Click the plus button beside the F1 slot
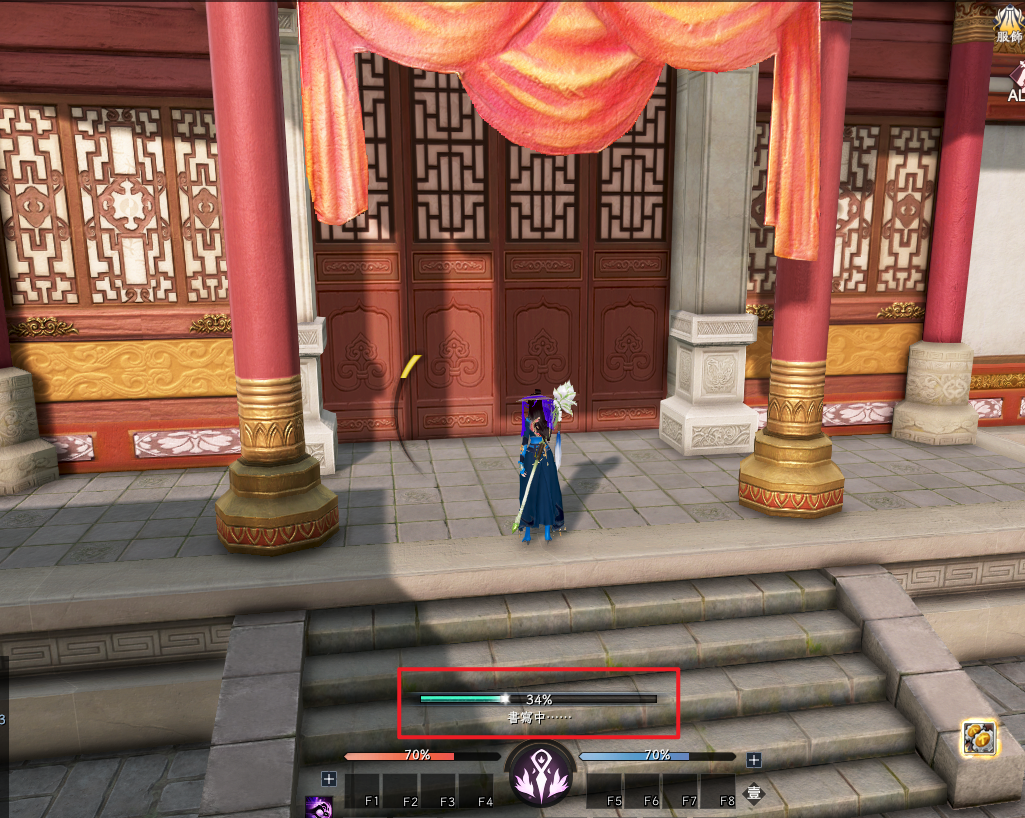Image resolution: width=1025 pixels, height=818 pixels. tap(328, 778)
